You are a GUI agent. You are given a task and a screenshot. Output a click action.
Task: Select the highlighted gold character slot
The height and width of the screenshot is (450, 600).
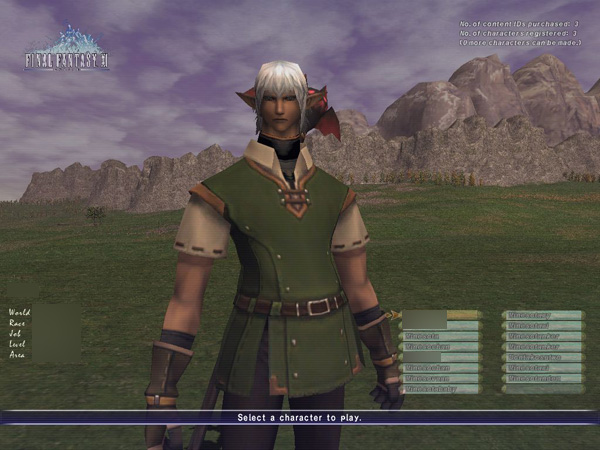441,315
